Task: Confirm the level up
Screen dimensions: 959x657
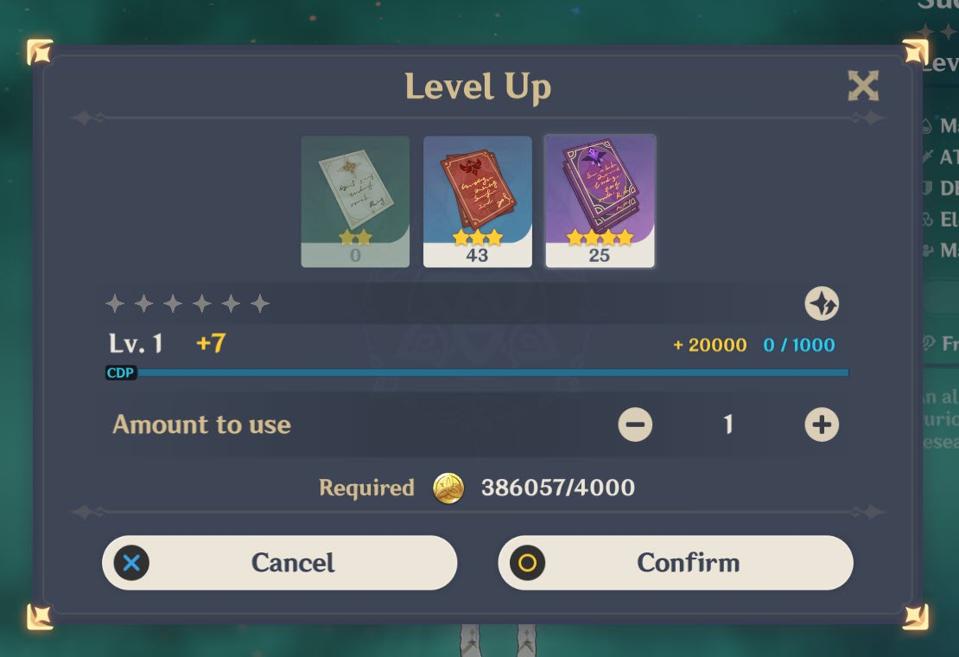Action: (675, 563)
